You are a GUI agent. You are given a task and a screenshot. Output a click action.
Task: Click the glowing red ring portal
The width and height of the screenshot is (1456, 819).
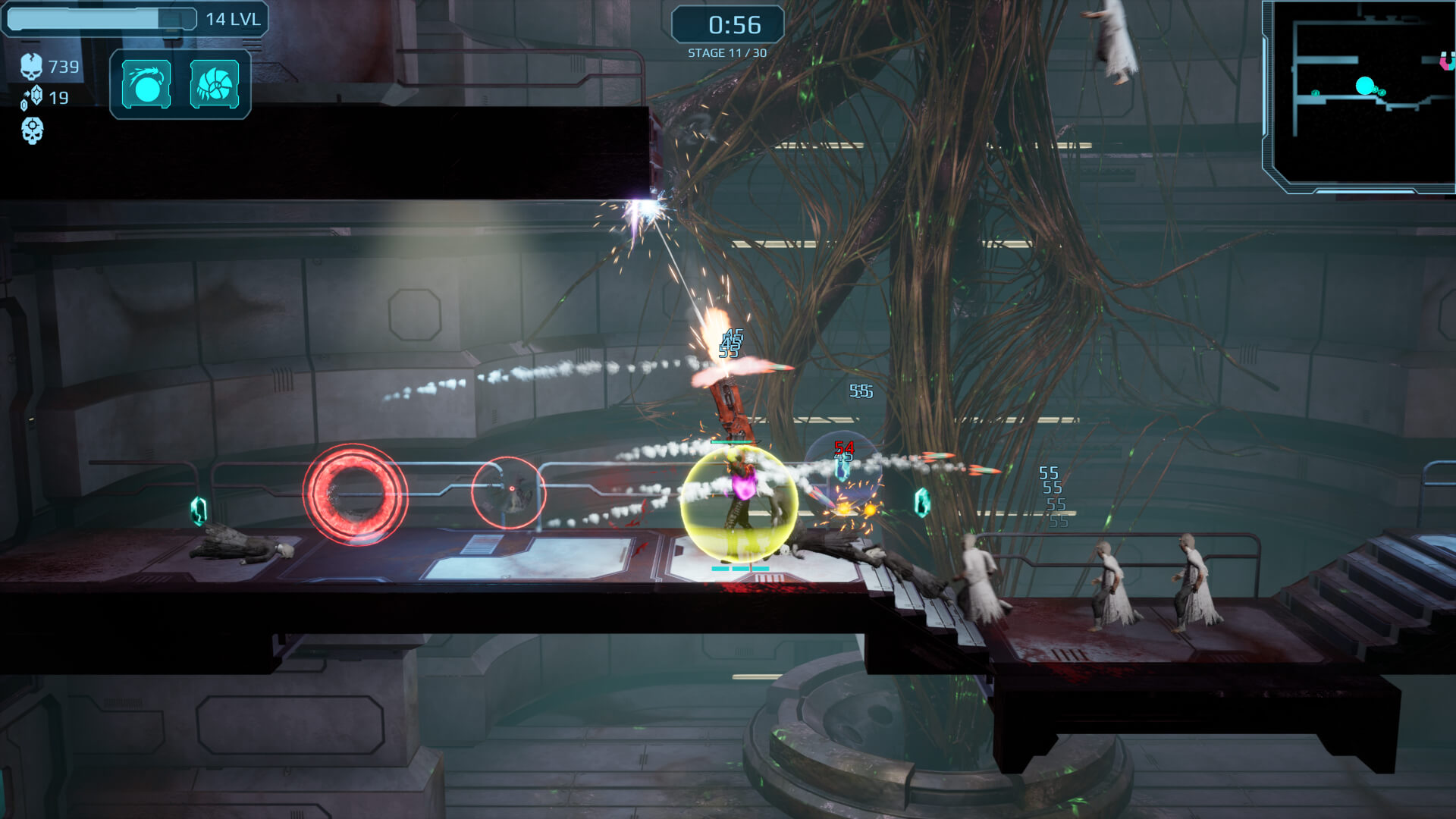(354, 493)
